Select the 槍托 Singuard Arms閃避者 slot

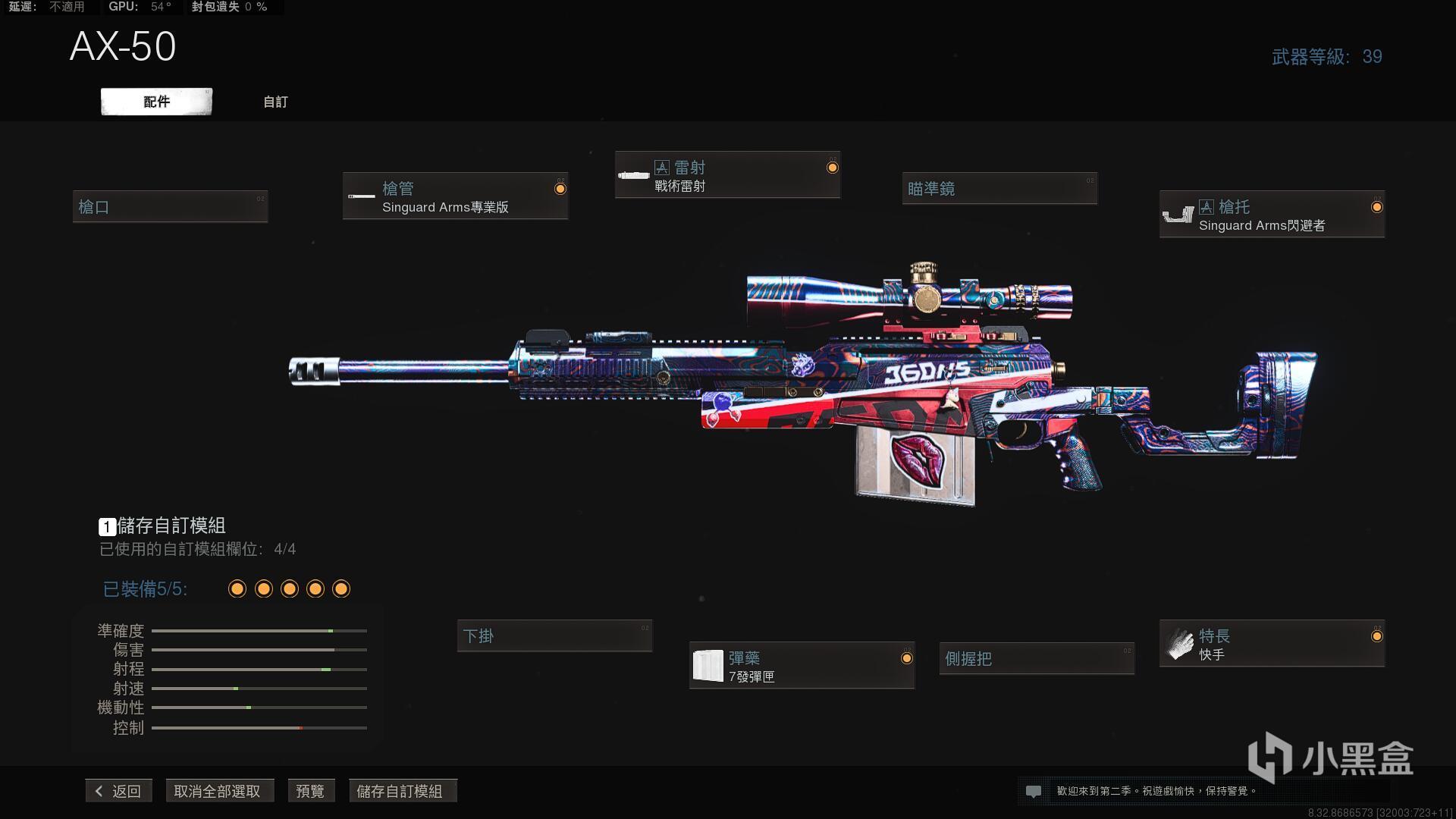coord(1272,215)
